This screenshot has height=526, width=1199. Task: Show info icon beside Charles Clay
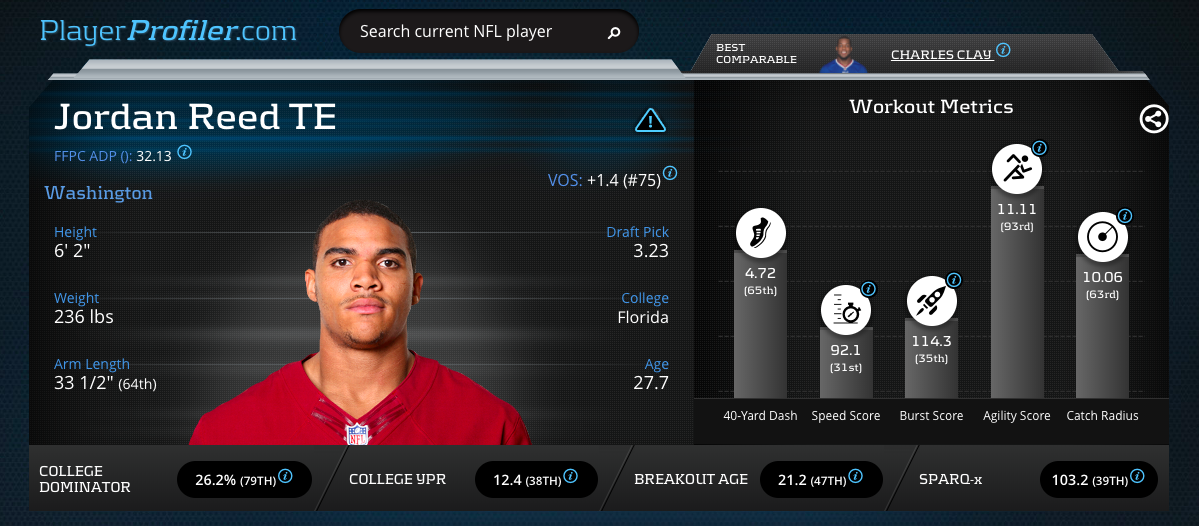click(x=1003, y=50)
